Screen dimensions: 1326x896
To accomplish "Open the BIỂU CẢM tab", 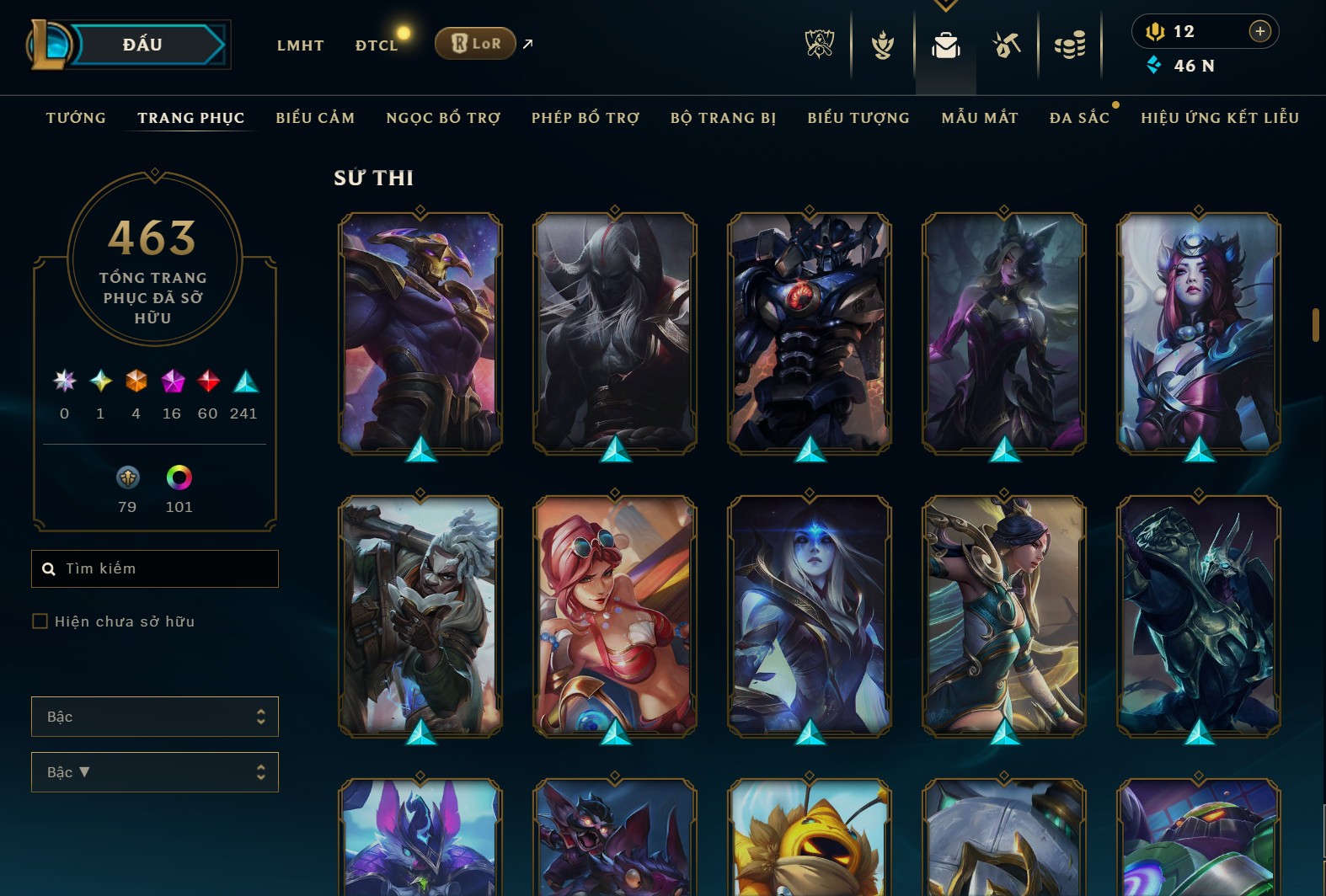I will [315, 118].
